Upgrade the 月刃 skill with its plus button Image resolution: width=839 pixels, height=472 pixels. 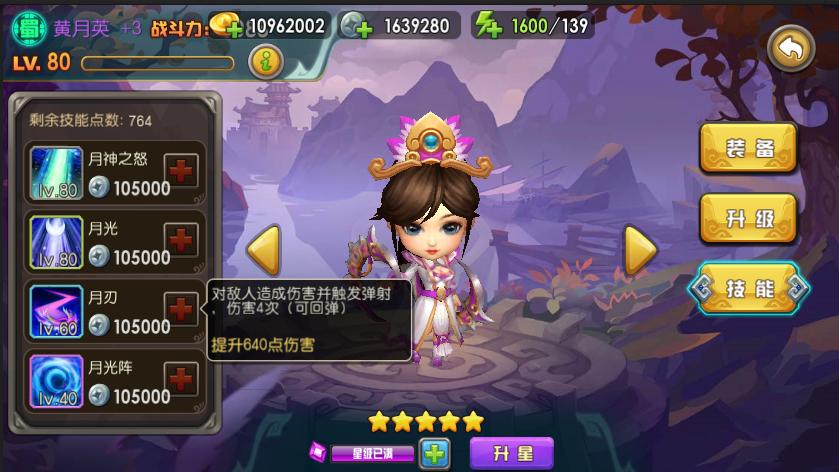pos(181,309)
